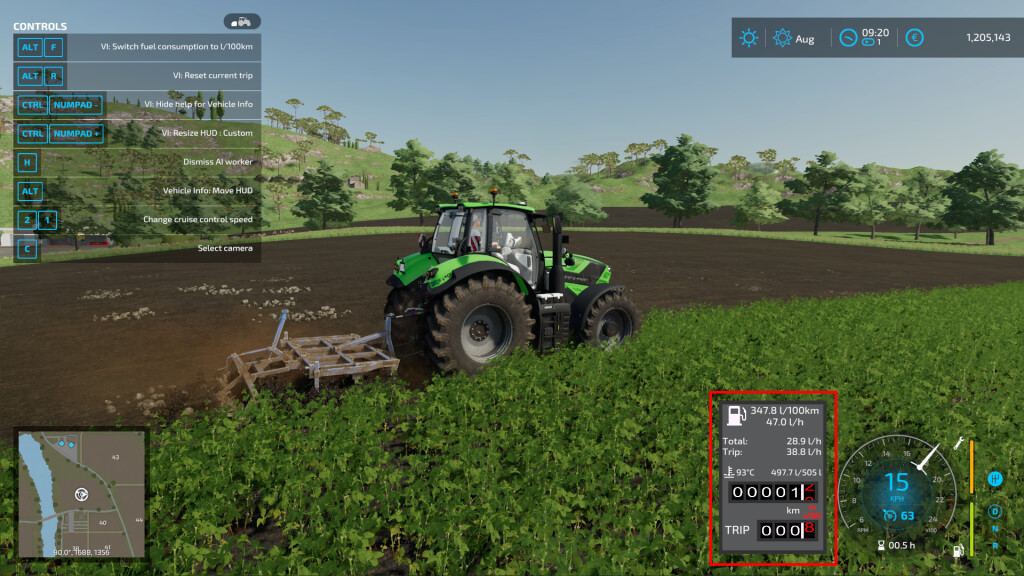The image size is (1024, 576).
Task: Click the sun weather icon
Action: (749, 38)
